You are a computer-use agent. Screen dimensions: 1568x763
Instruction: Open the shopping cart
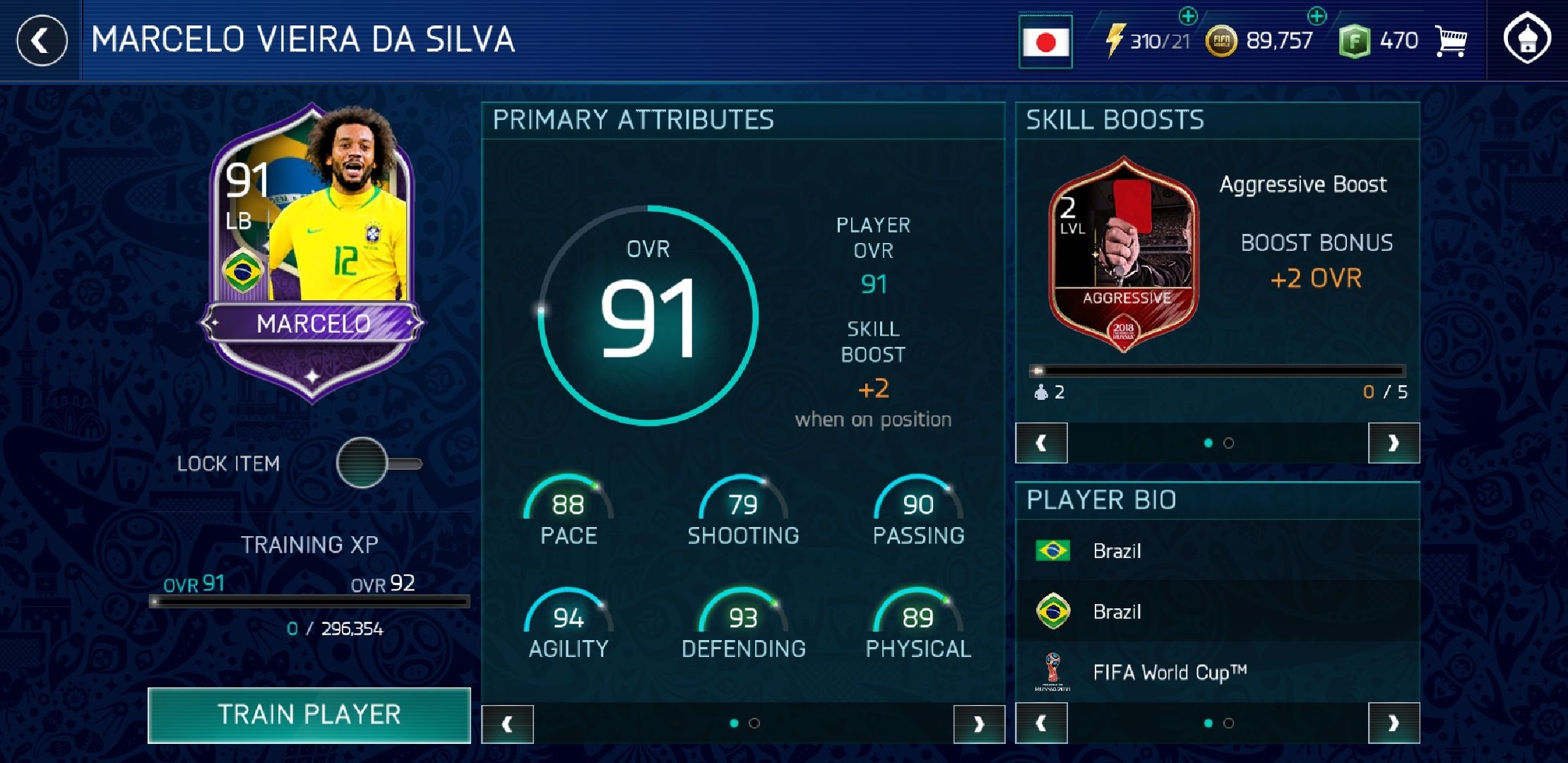[x=1449, y=40]
